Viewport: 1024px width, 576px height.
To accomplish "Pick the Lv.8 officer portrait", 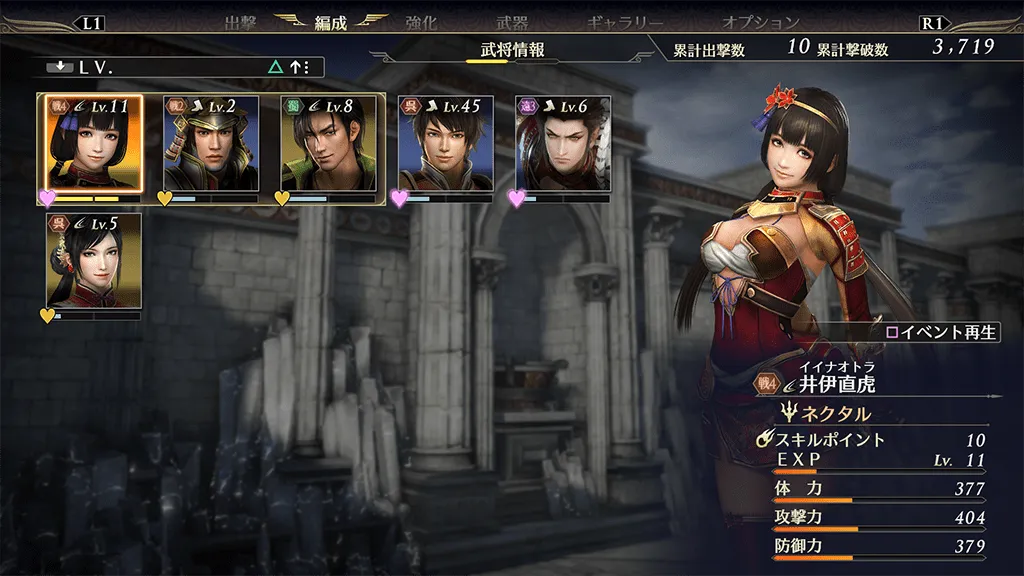I will pyautogui.click(x=328, y=142).
